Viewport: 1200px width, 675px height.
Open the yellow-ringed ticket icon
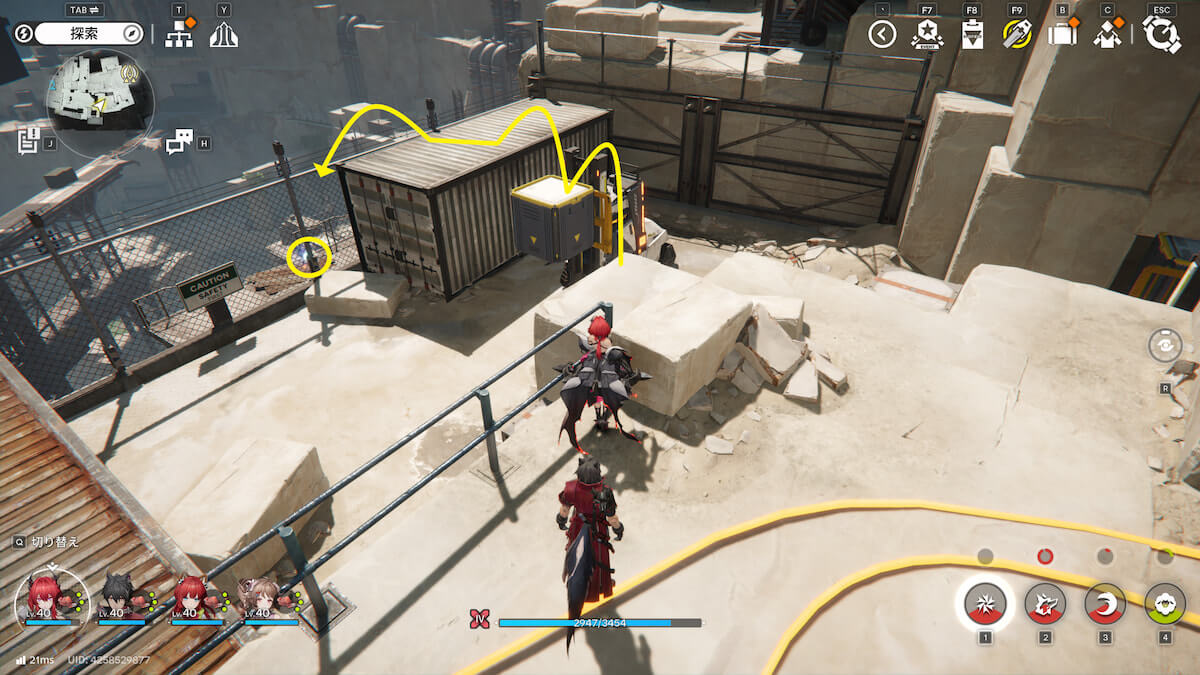point(1017,35)
